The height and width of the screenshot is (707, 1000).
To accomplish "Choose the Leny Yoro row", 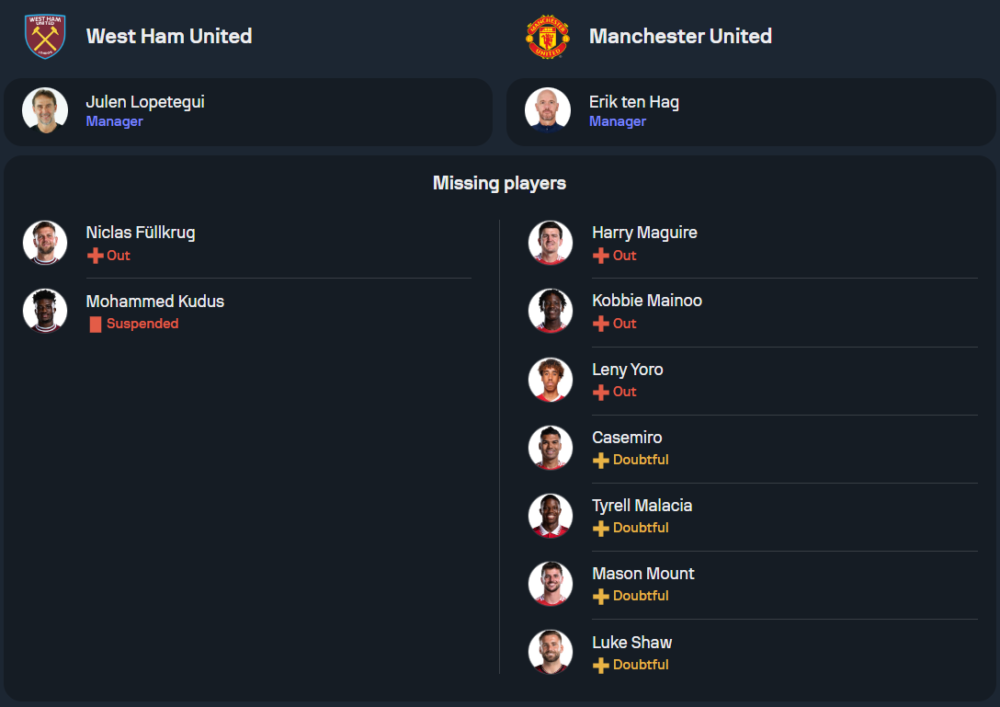I will [x=627, y=370].
